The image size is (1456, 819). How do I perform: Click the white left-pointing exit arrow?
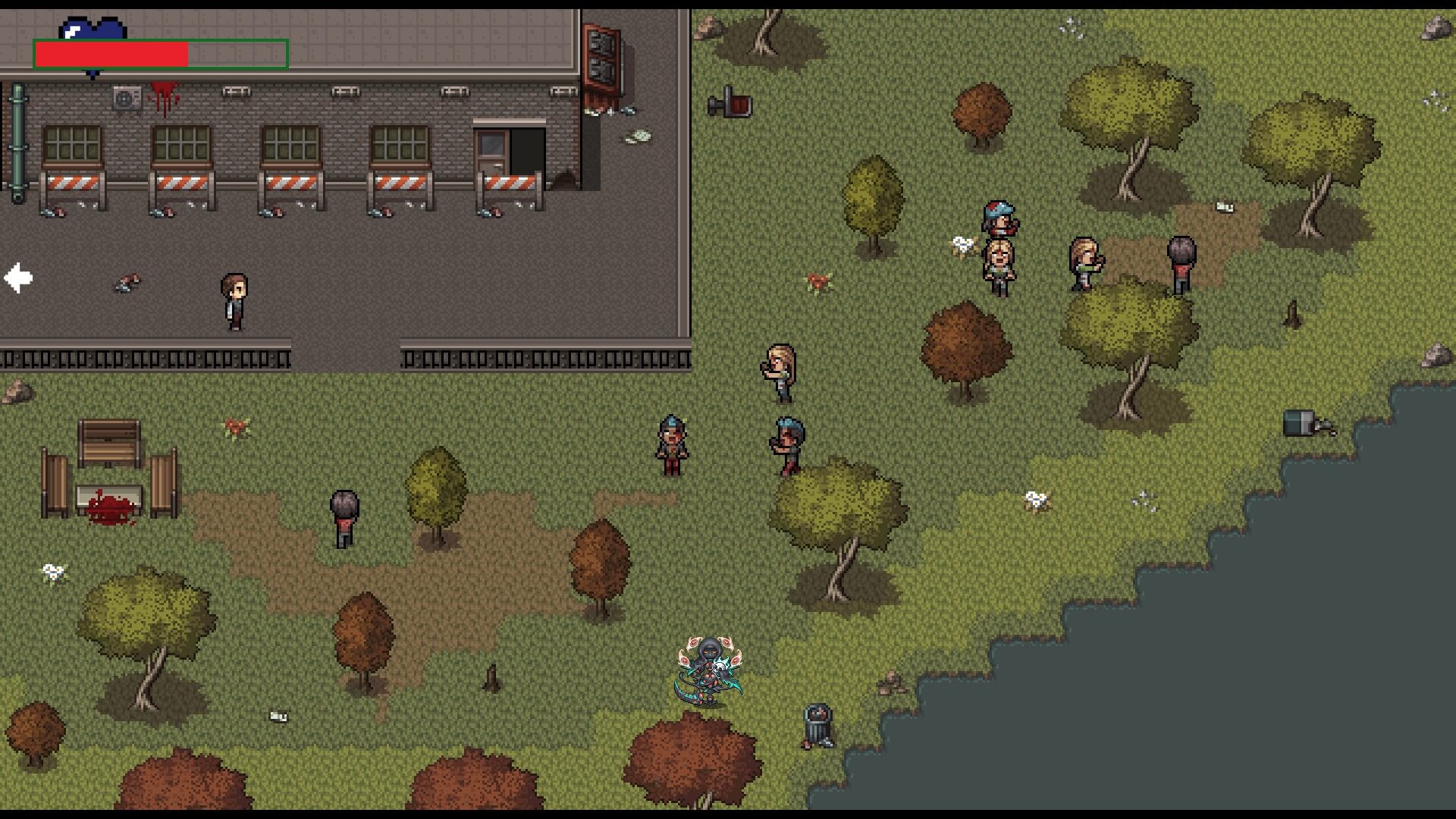pos(18,278)
